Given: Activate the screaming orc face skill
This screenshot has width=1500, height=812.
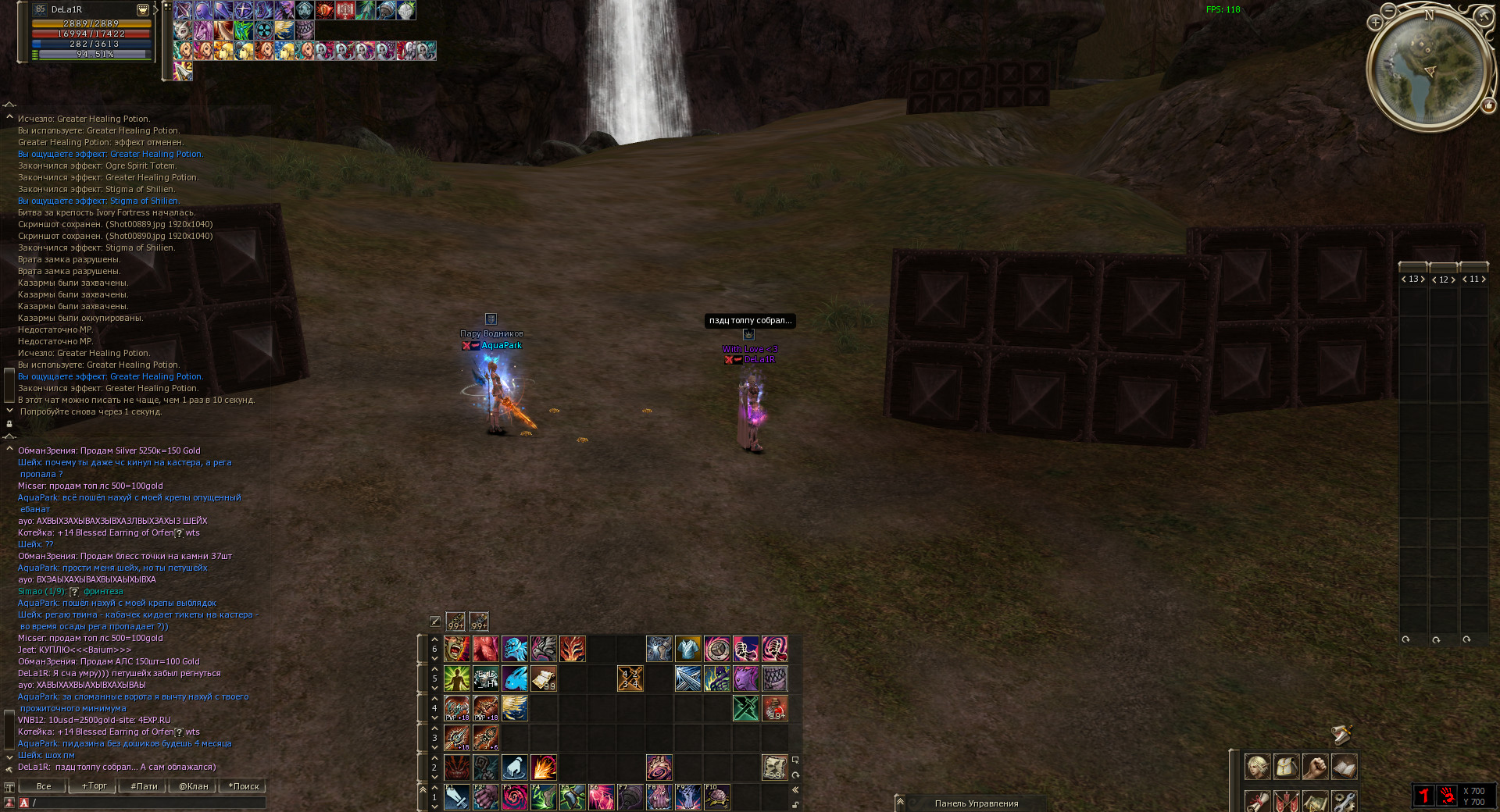Looking at the screenshot, I should [457, 649].
